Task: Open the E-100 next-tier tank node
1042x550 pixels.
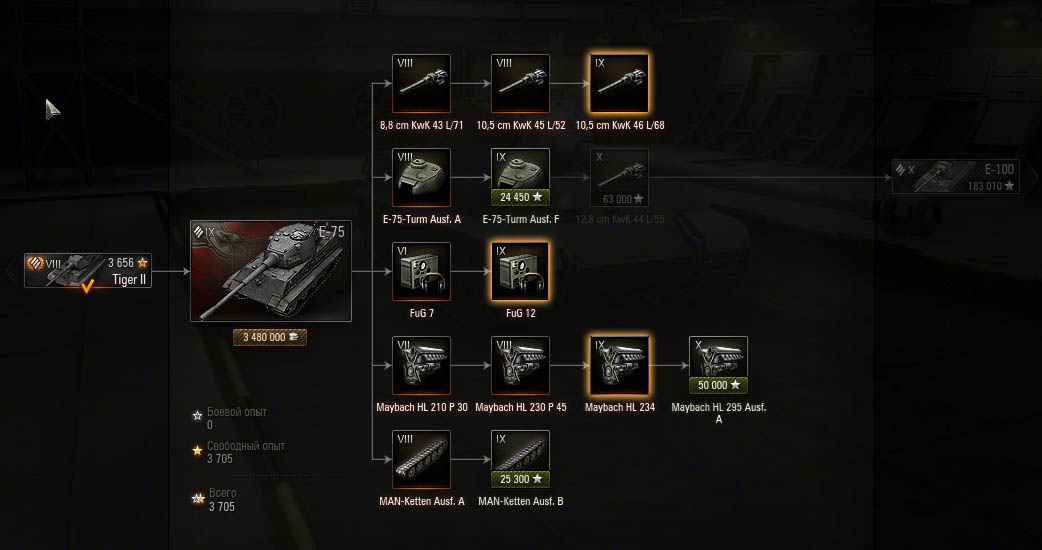Action: coord(956,176)
